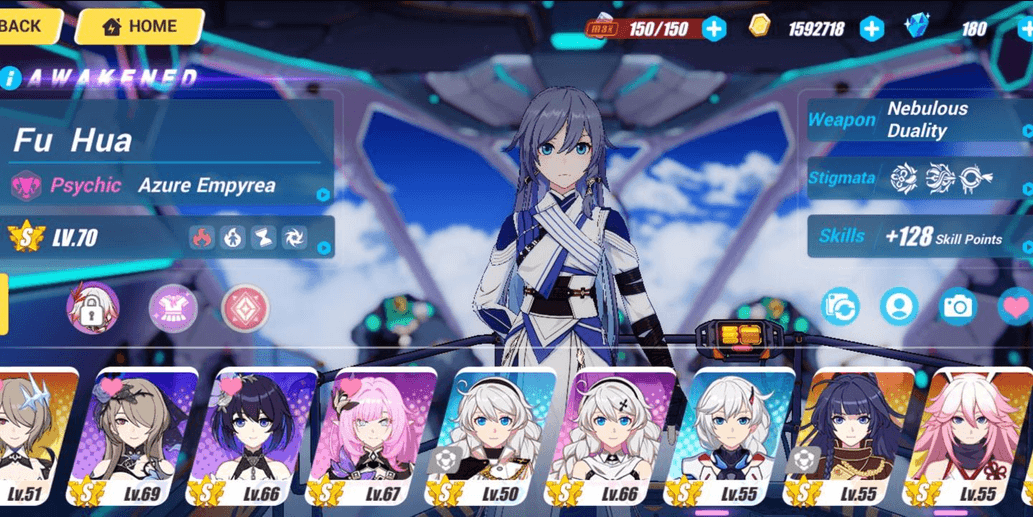Open the outfit wardrobe icon
Image resolution: width=1033 pixels, height=517 pixels.
pos(173,308)
